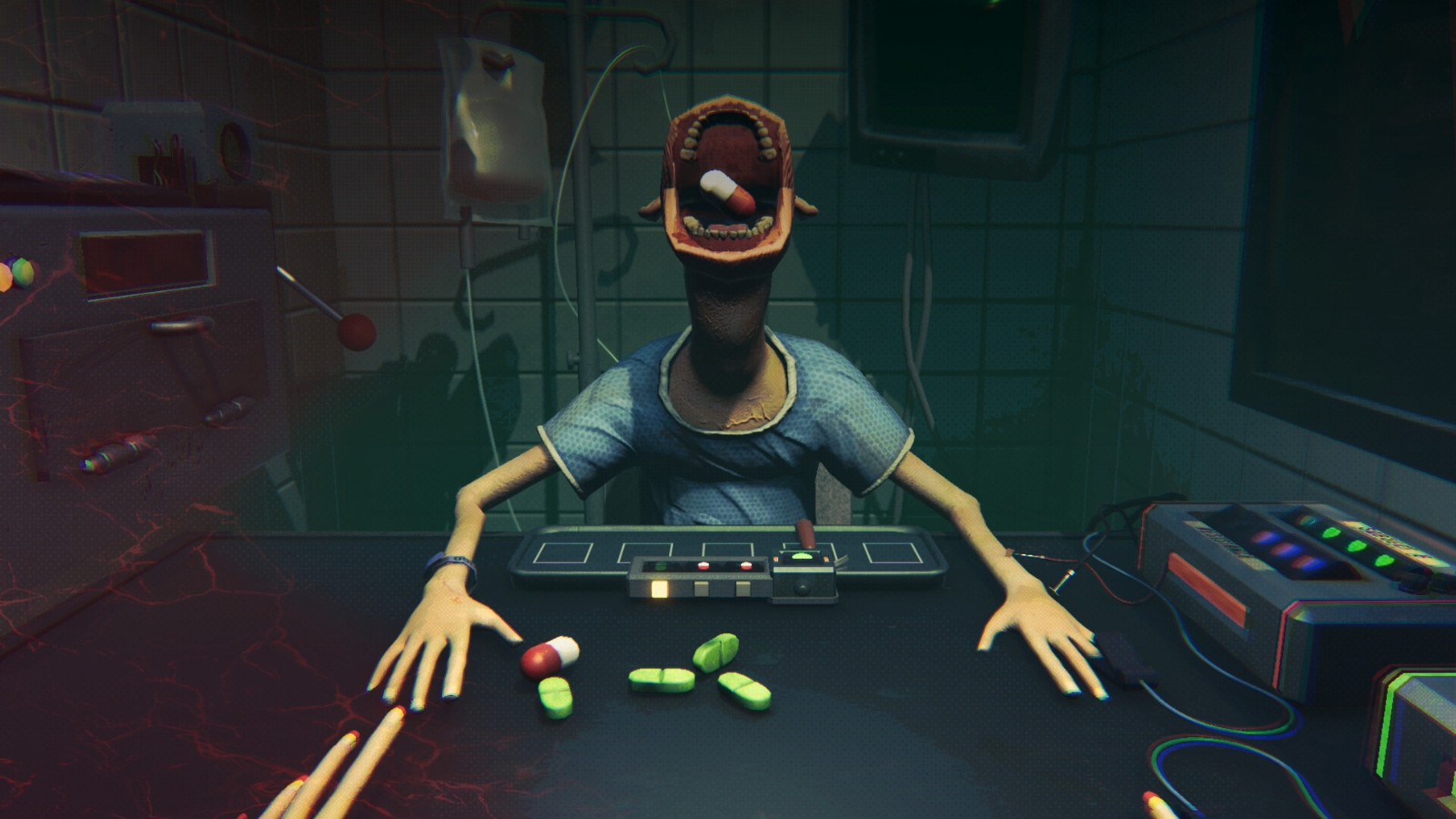Pick the red-and-white capsule on the table
The width and height of the screenshot is (1456, 819).
[x=550, y=656]
